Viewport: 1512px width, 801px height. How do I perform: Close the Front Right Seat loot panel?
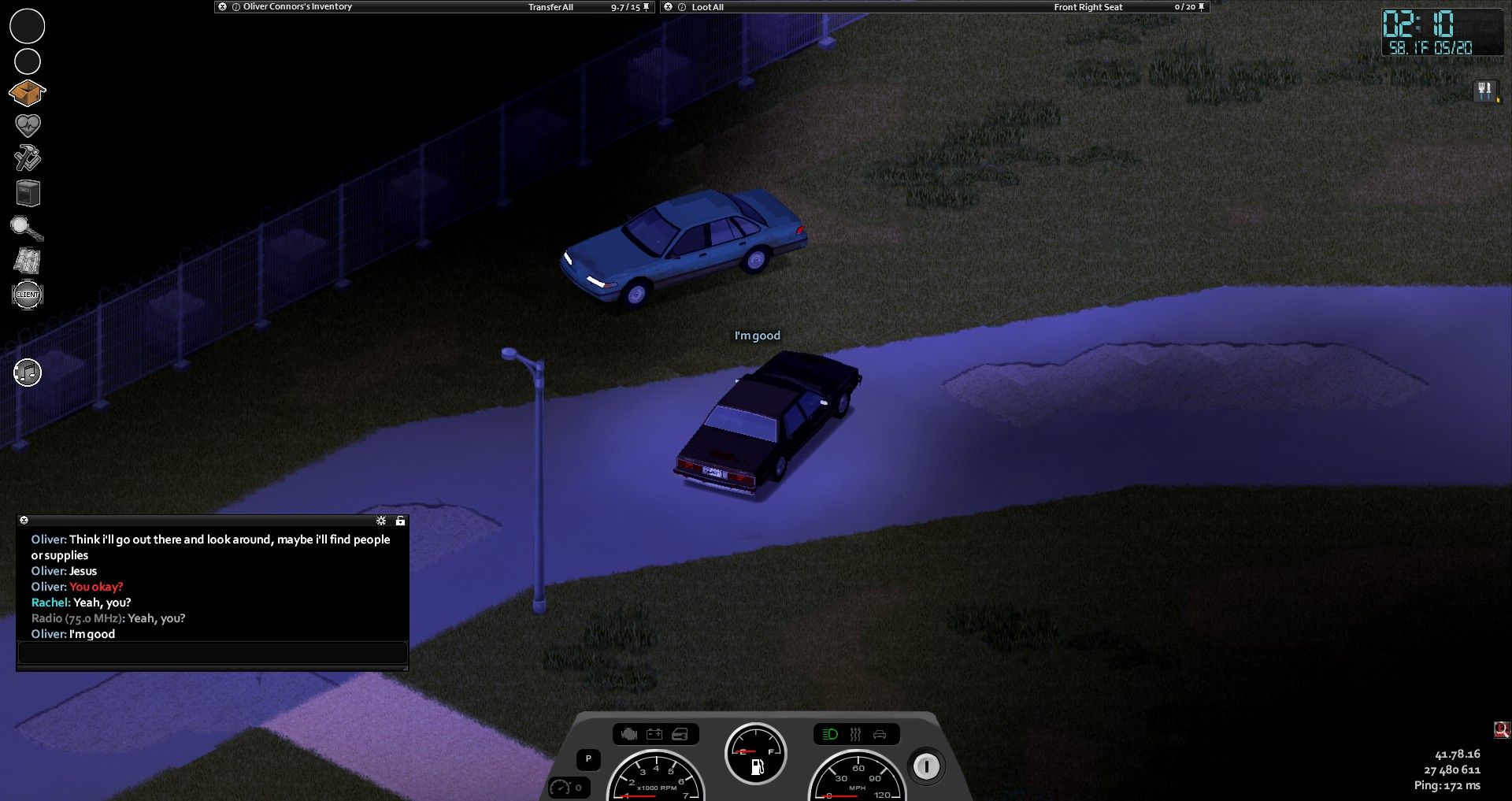coord(669,7)
